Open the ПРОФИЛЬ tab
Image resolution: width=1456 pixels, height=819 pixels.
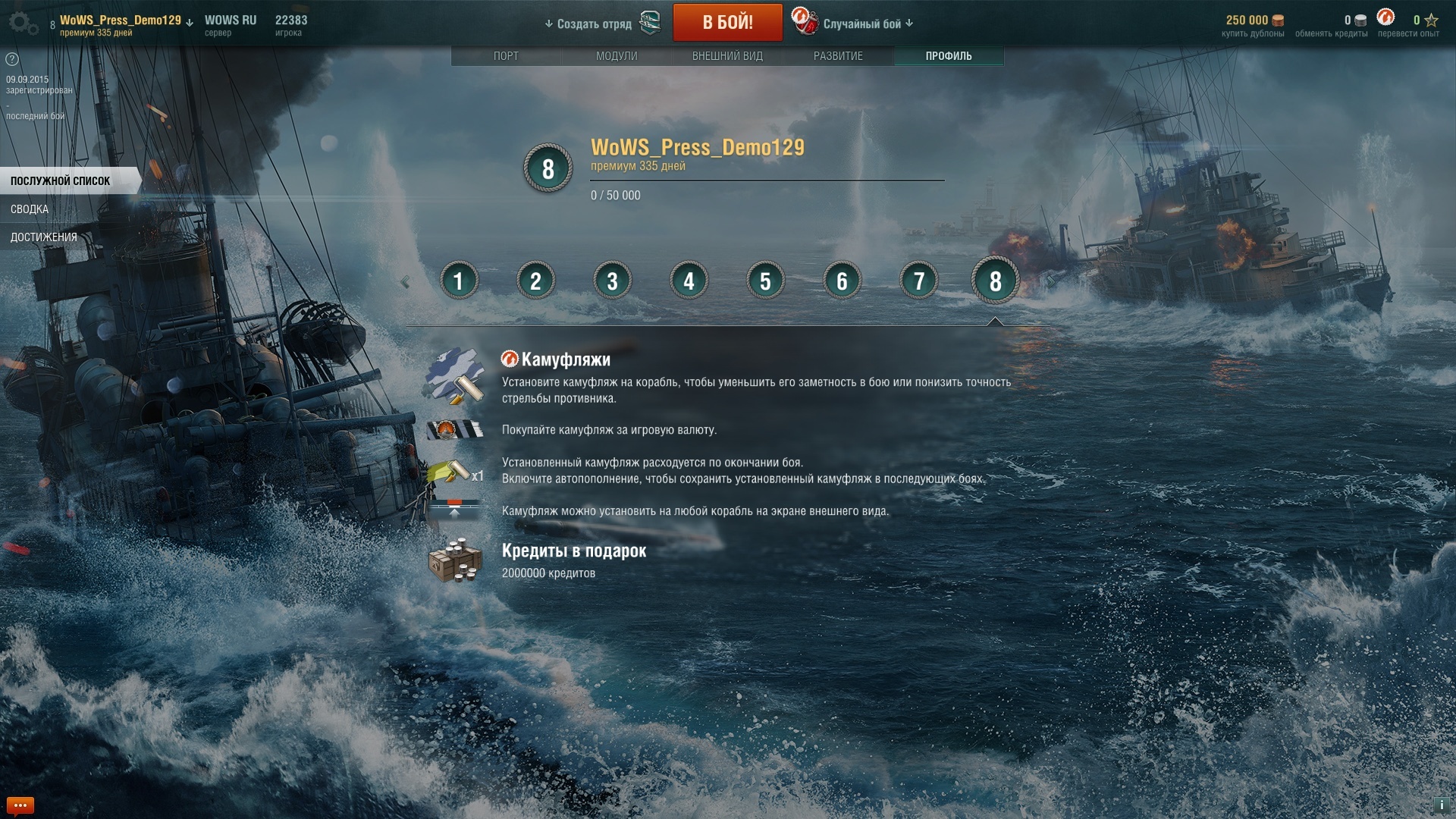click(x=948, y=56)
